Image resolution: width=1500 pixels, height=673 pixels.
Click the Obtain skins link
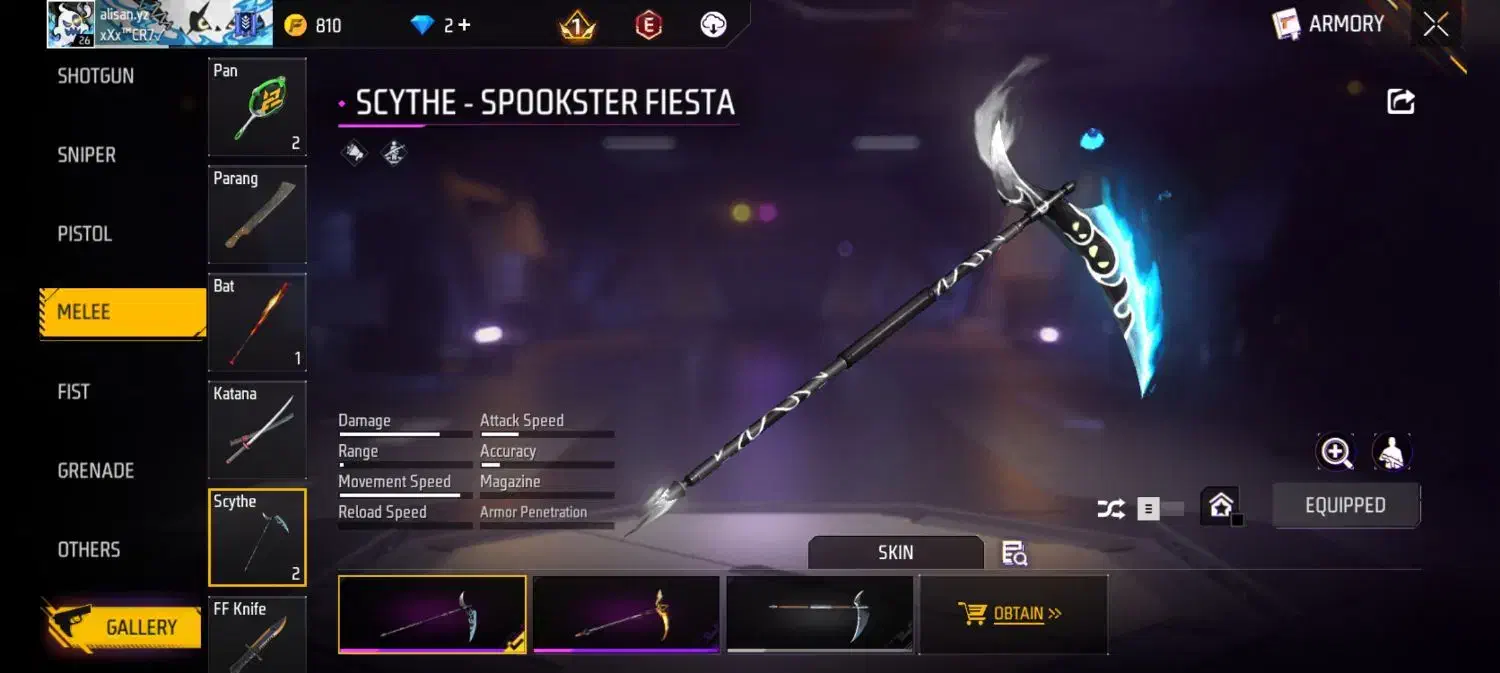(1013, 614)
